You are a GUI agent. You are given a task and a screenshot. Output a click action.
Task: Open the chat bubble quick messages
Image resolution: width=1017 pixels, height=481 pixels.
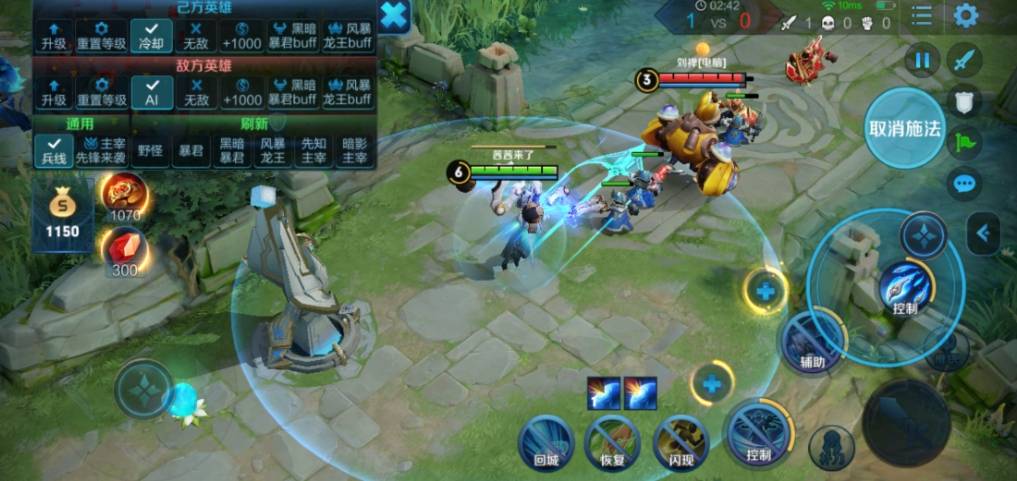[964, 184]
